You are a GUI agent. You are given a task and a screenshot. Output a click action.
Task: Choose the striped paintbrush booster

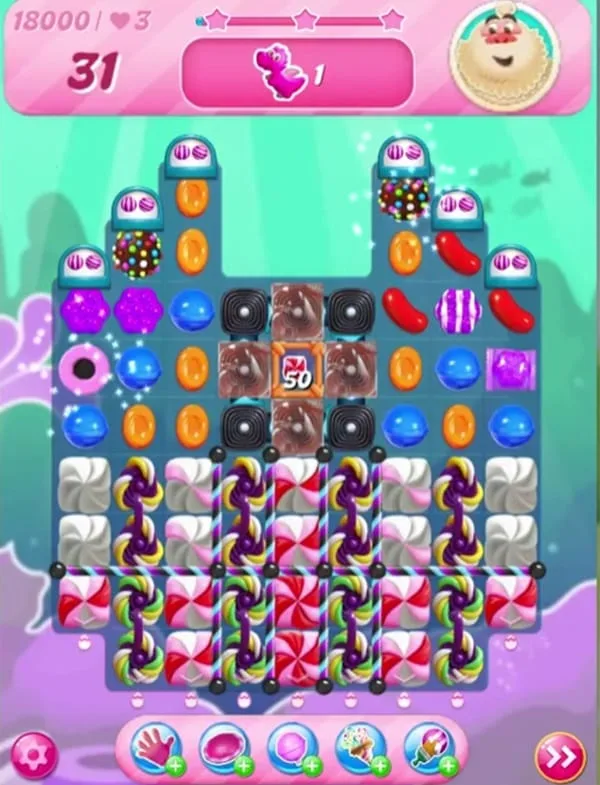(x=429, y=750)
